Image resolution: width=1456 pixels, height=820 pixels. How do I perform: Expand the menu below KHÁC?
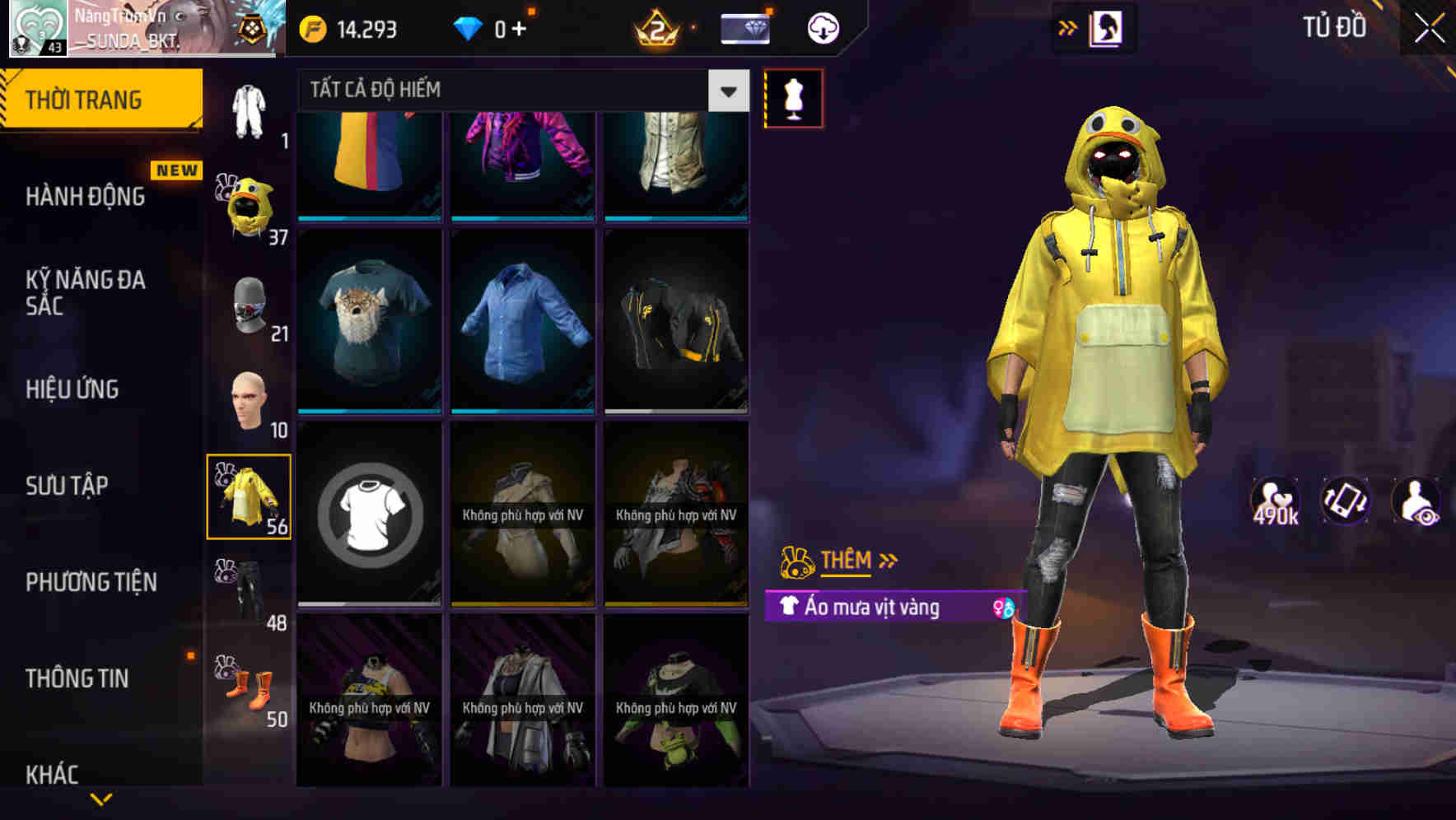(x=100, y=800)
